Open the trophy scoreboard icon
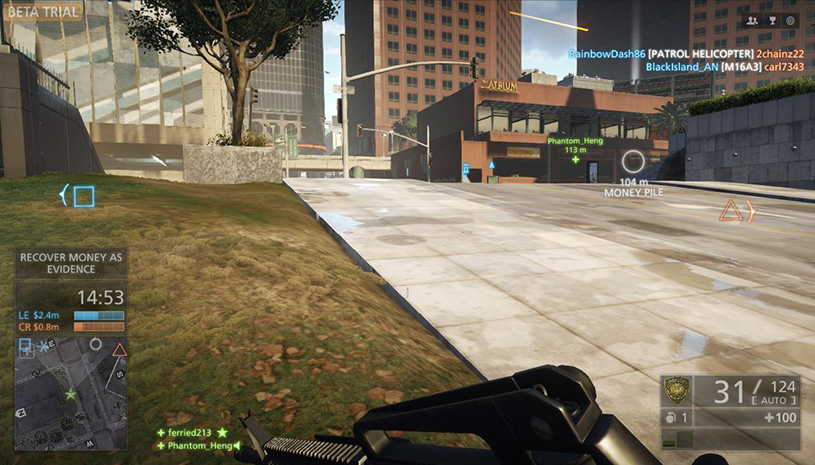This screenshot has width=815, height=465. [x=770, y=20]
